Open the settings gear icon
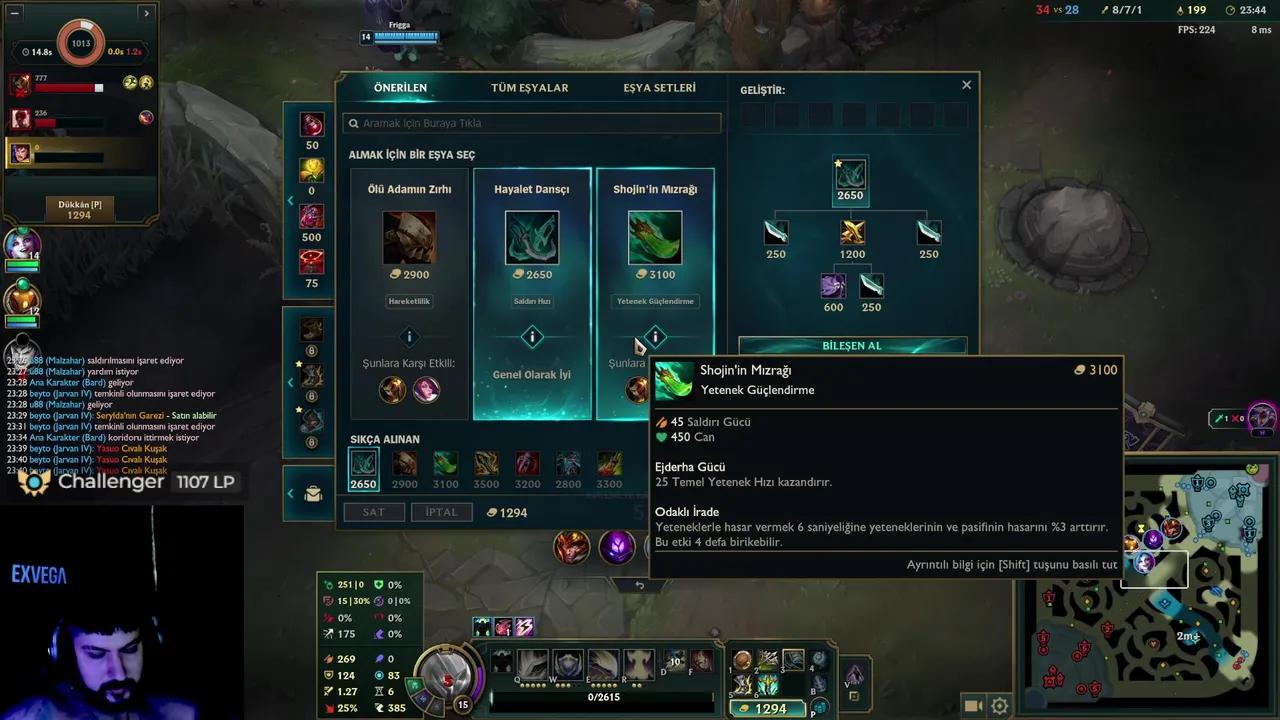Image resolution: width=1280 pixels, height=720 pixels. click(999, 706)
